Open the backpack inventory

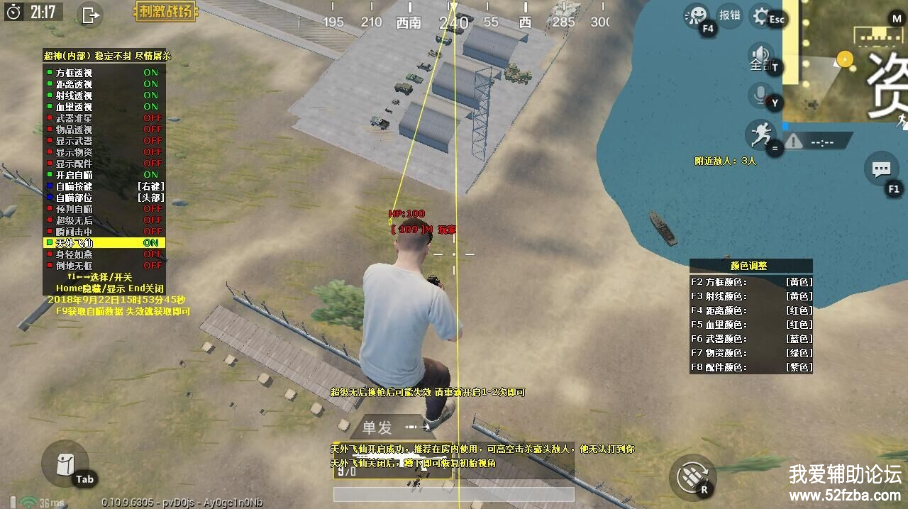coord(64,463)
